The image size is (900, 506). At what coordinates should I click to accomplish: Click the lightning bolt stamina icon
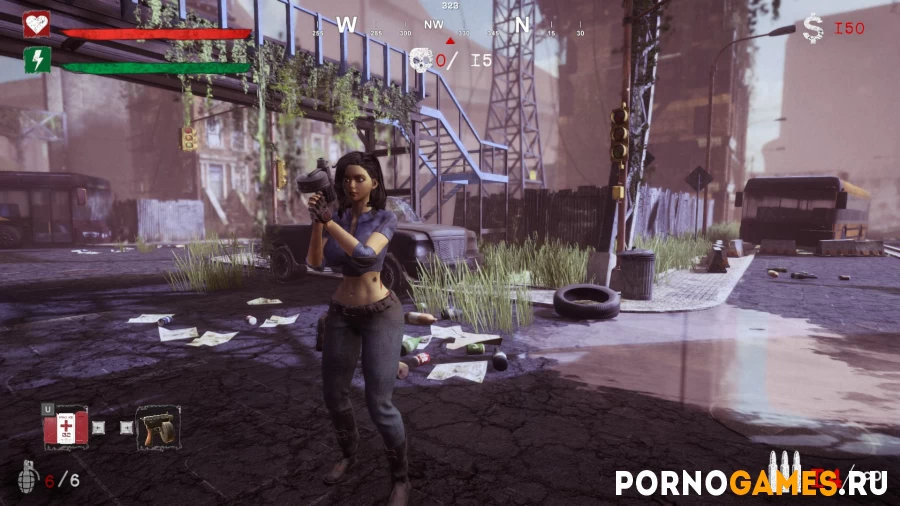(x=37, y=60)
